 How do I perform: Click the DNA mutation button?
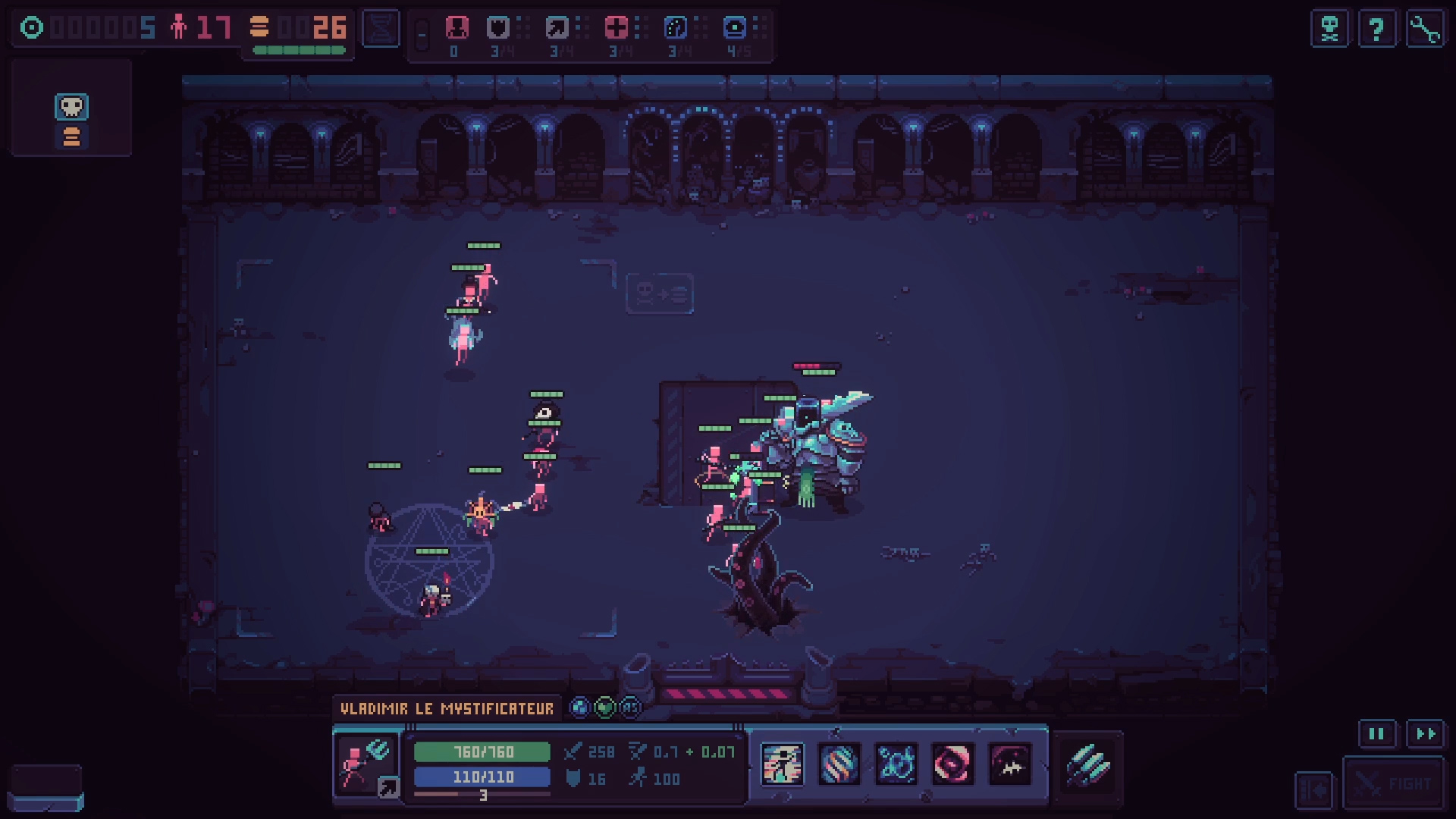tap(381, 29)
